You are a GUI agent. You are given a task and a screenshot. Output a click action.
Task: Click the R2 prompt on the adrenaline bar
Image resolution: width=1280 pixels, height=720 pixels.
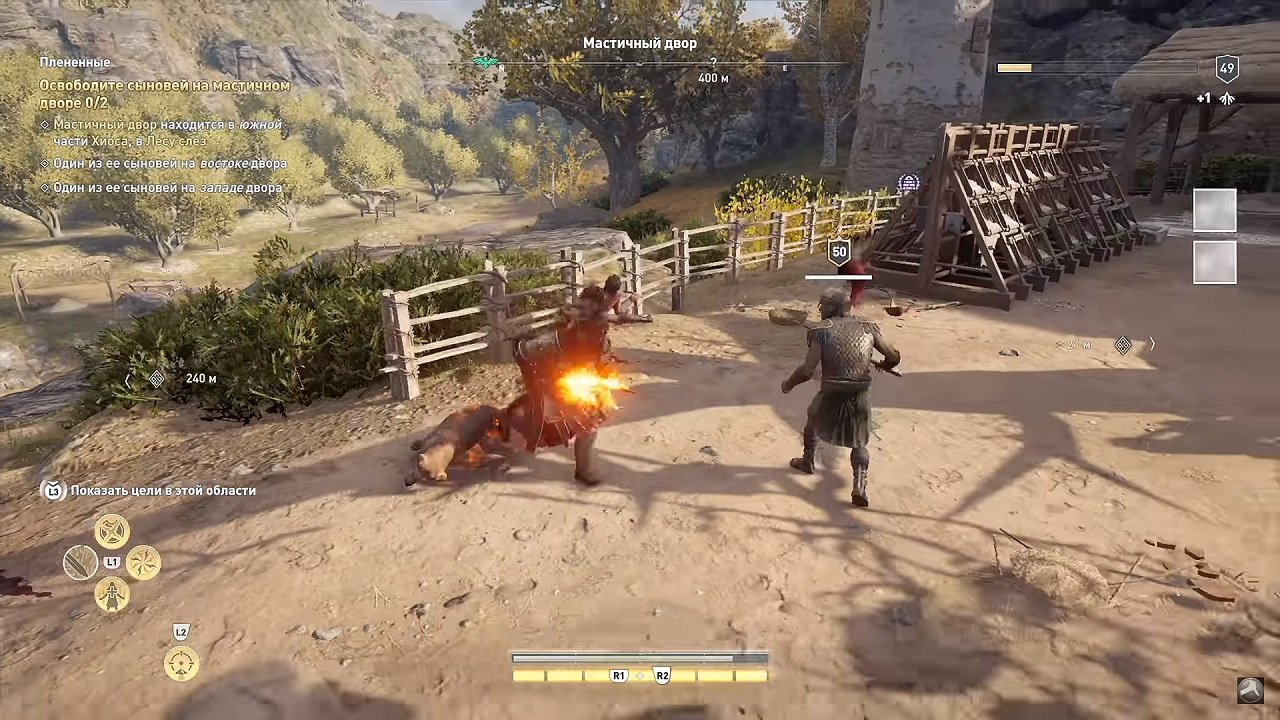pyautogui.click(x=661, y=675)
